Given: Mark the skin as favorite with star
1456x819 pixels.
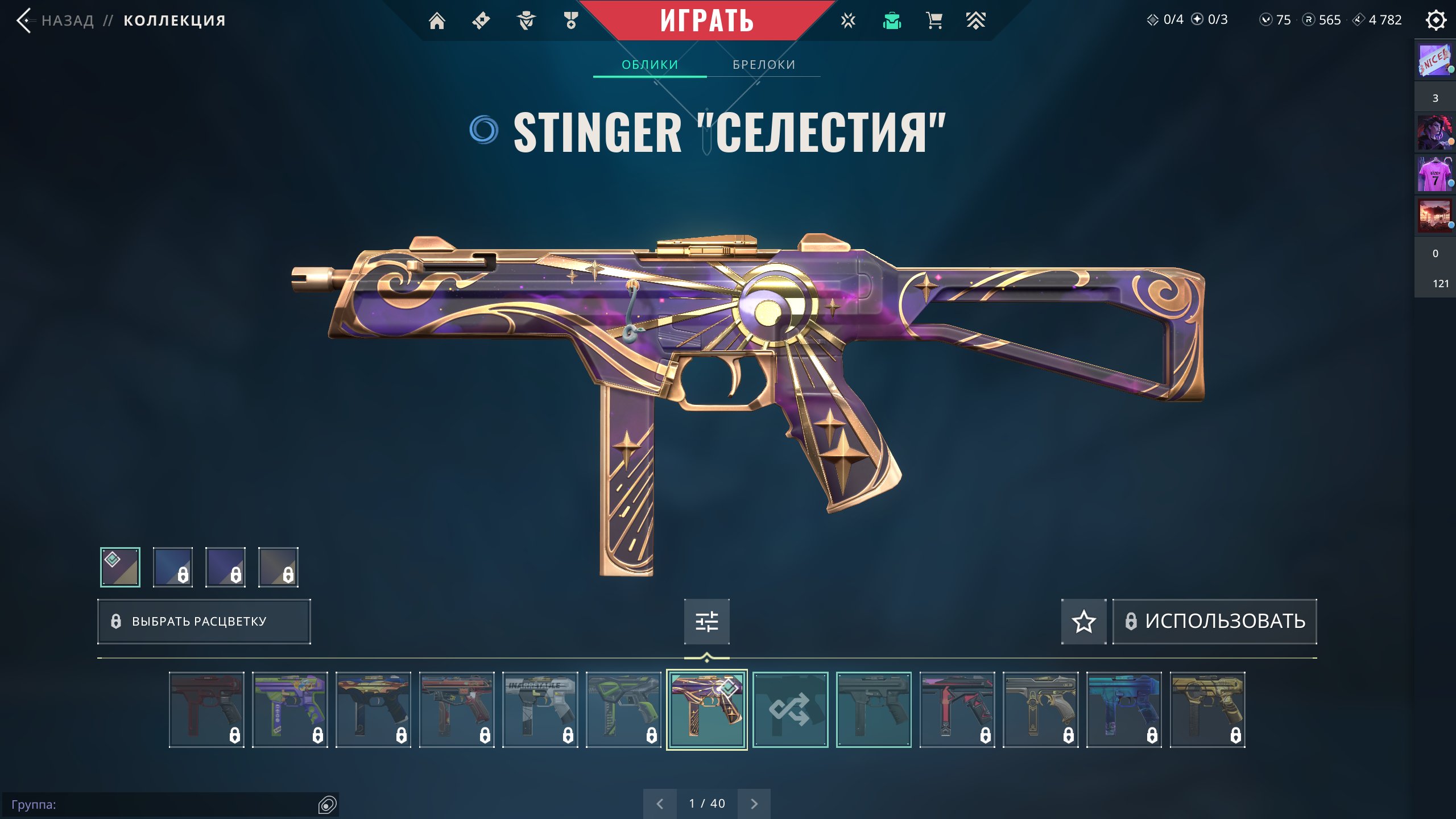Looking at the screenshot, I should [1083, 621].
